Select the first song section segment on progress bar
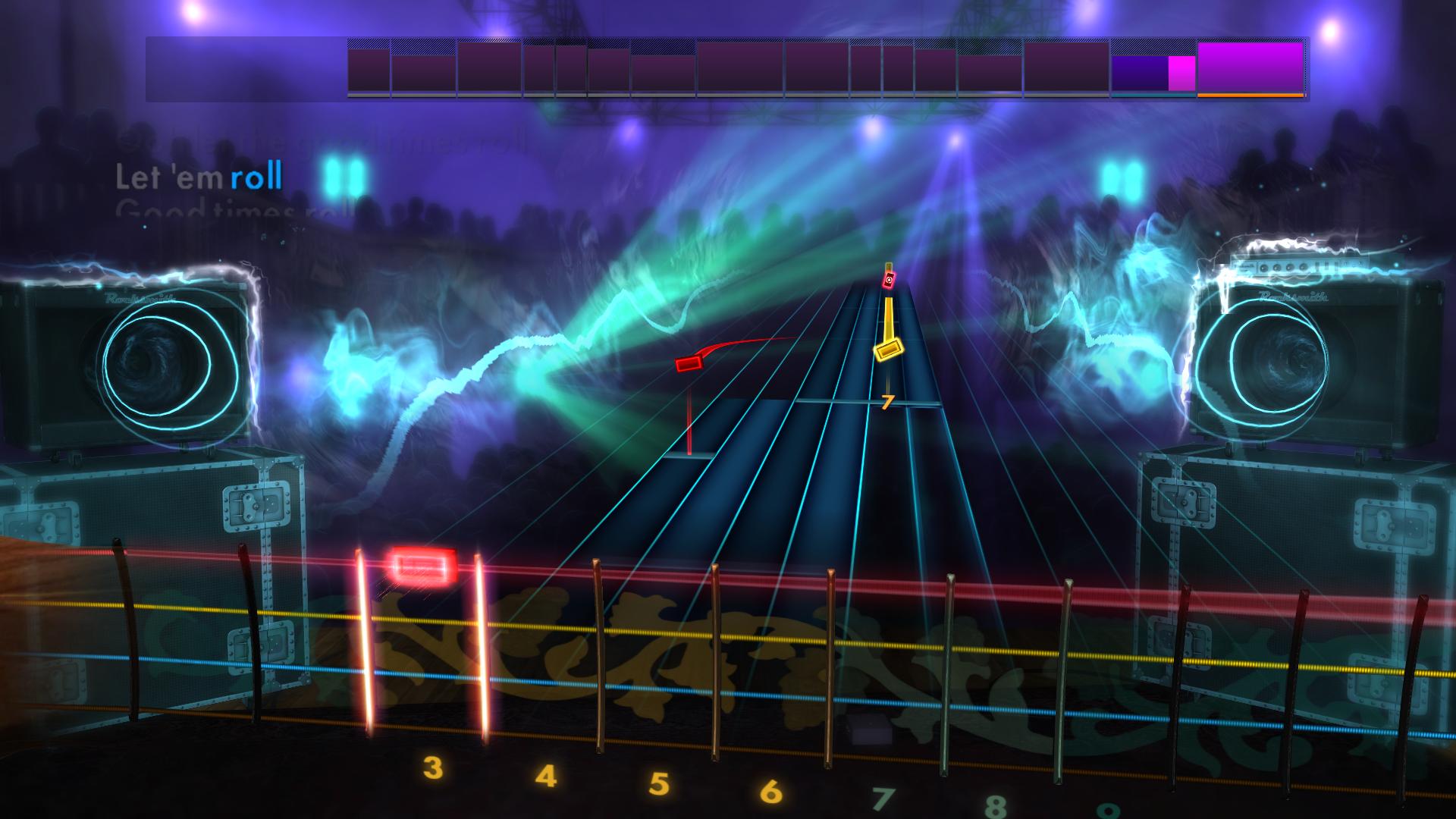The width and height of the screenshot is (1456, 819). [367, 68]
